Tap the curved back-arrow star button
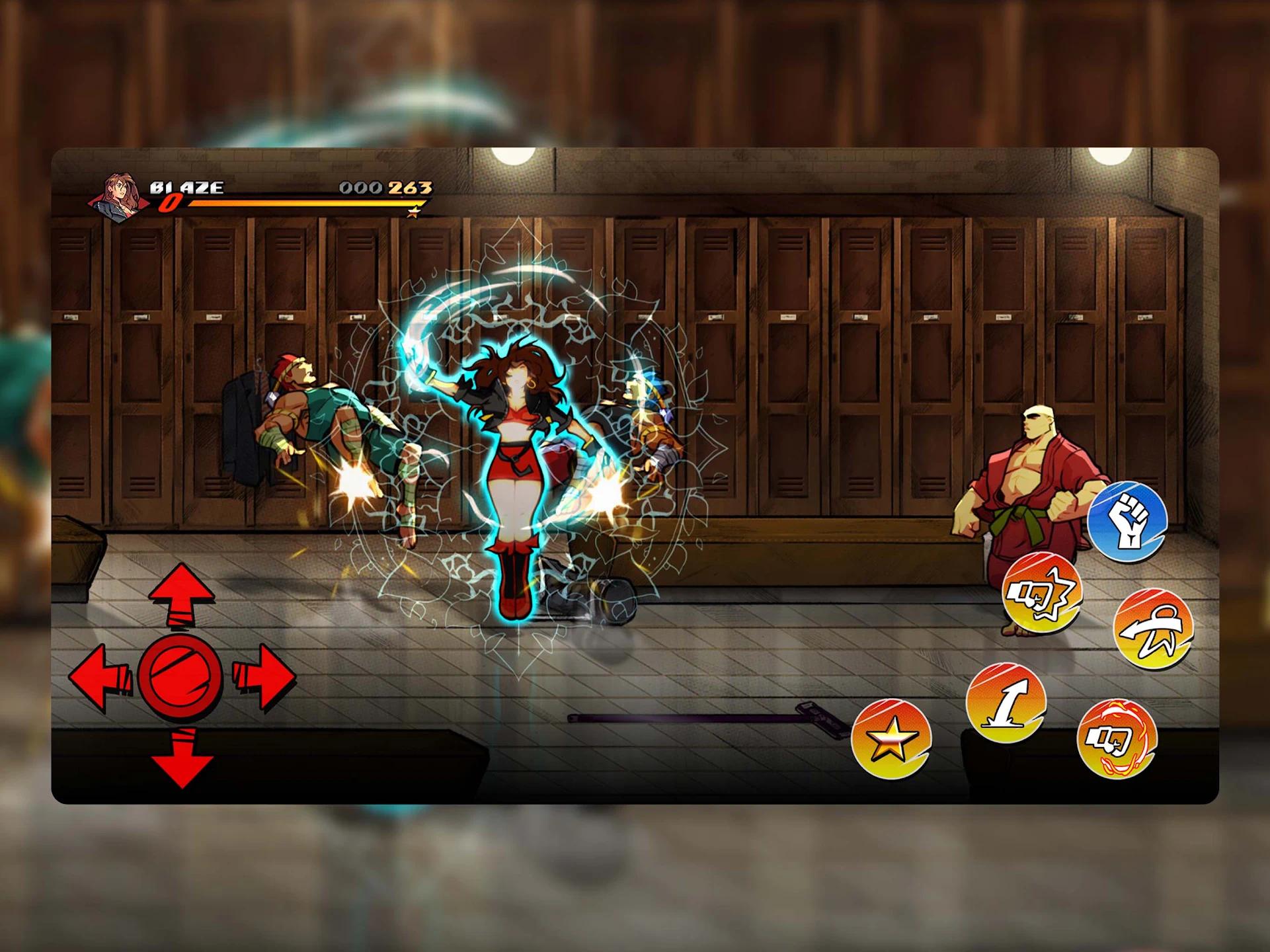The image size is (1270, 952). coord(1153,629)
